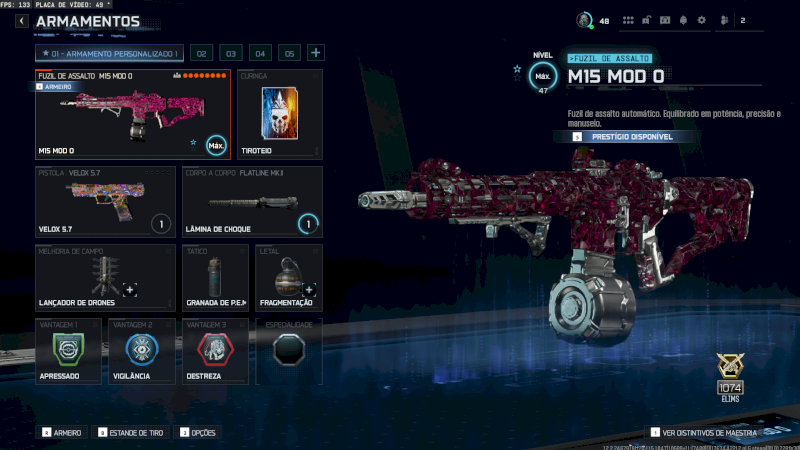
Task: Go back using the arrow beside Armamentos
Action: tap(21, 21)
